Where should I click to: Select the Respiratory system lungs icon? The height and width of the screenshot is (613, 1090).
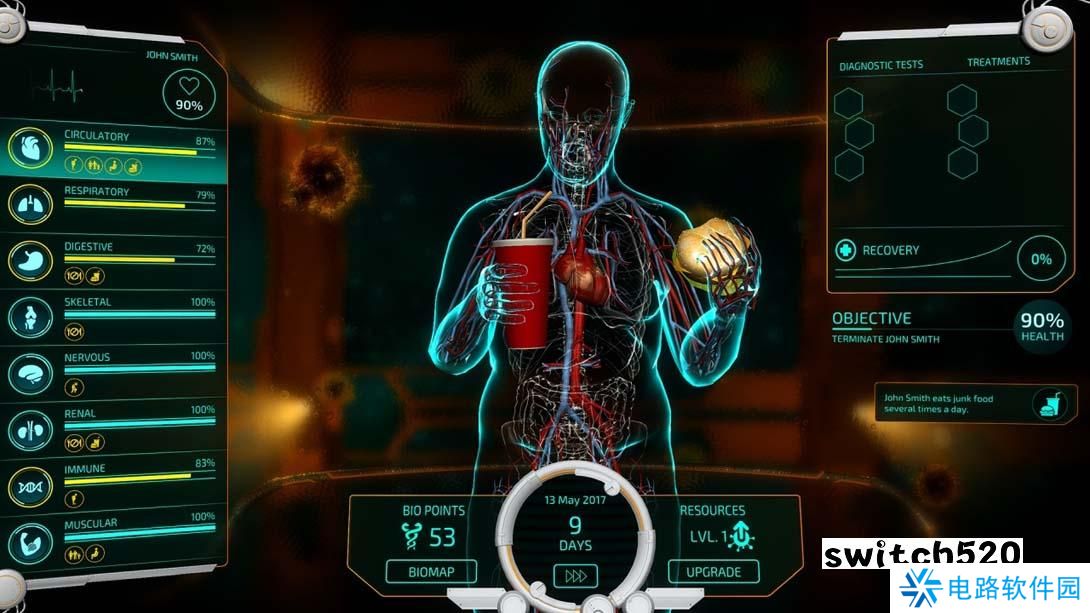[x=30, y=204]
